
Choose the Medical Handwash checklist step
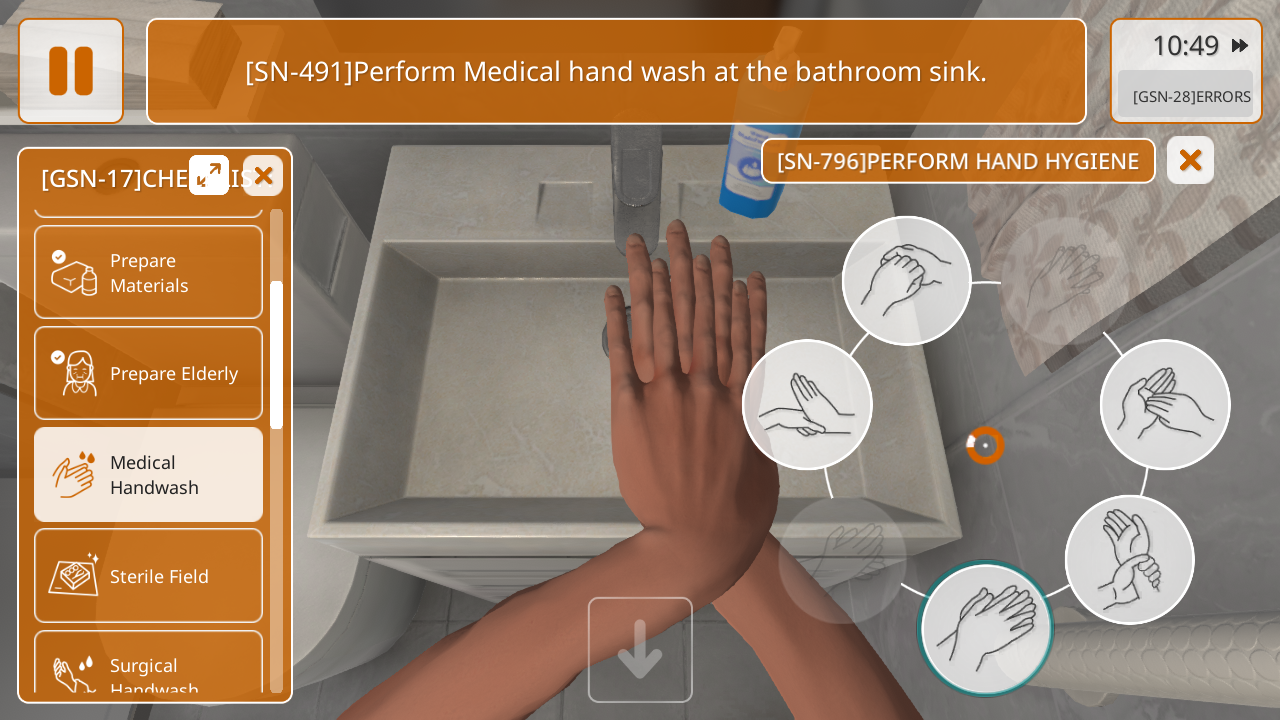point(149,475)
